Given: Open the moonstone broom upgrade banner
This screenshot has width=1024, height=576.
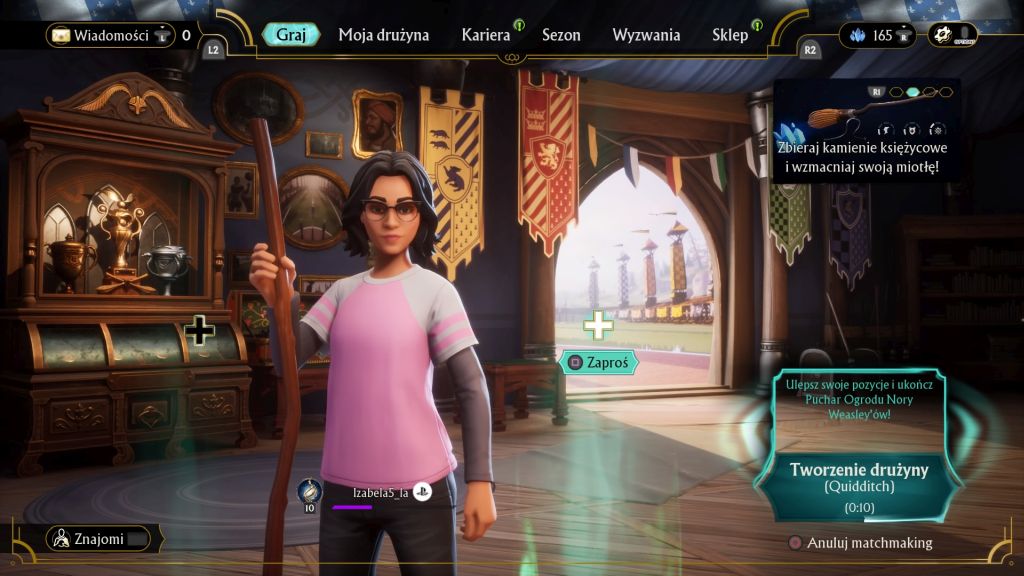Looking at the screenshot, I should (x=866, y=130).
